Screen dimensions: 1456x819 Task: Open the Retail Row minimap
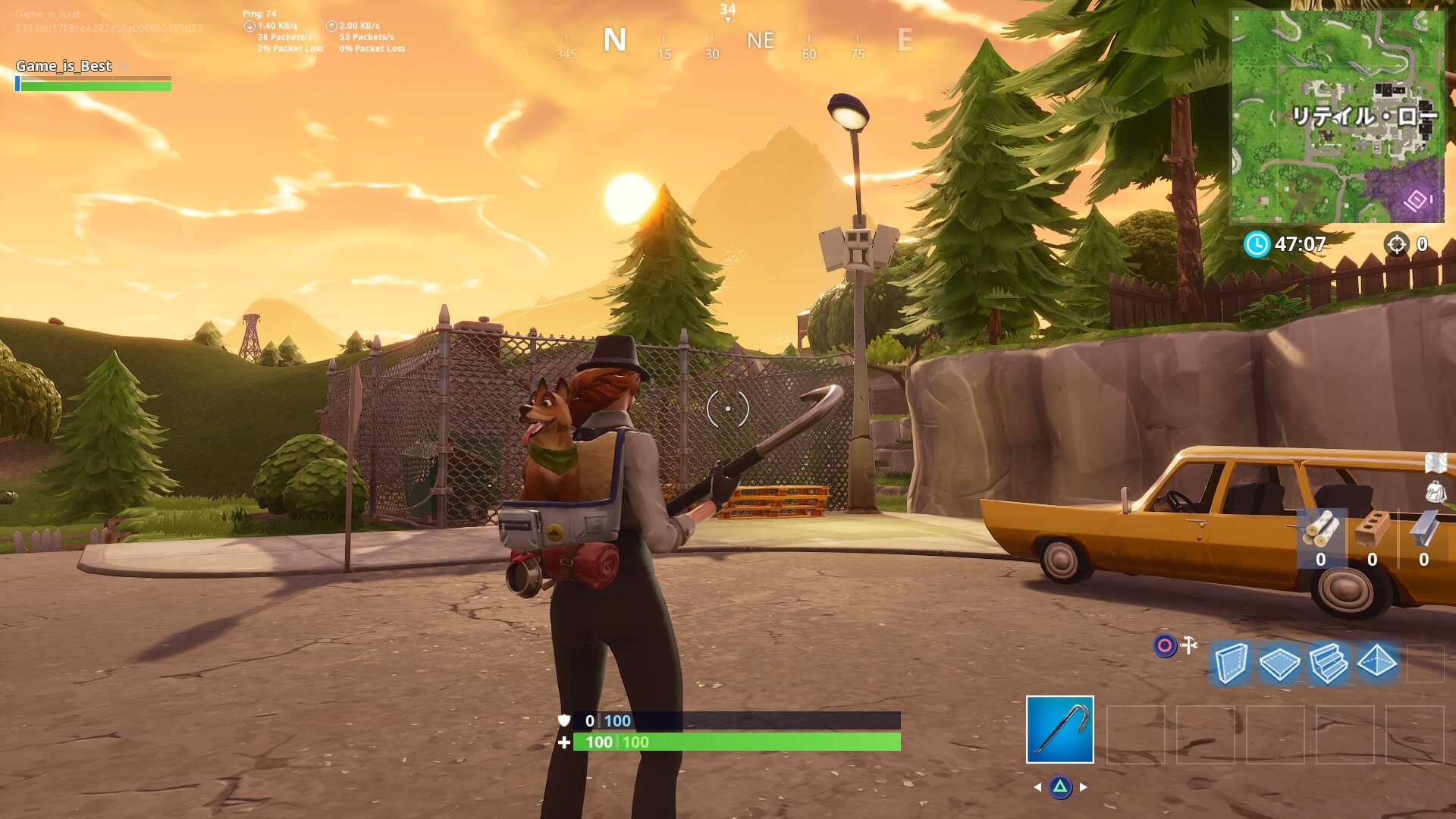[x=1337, y=117]
